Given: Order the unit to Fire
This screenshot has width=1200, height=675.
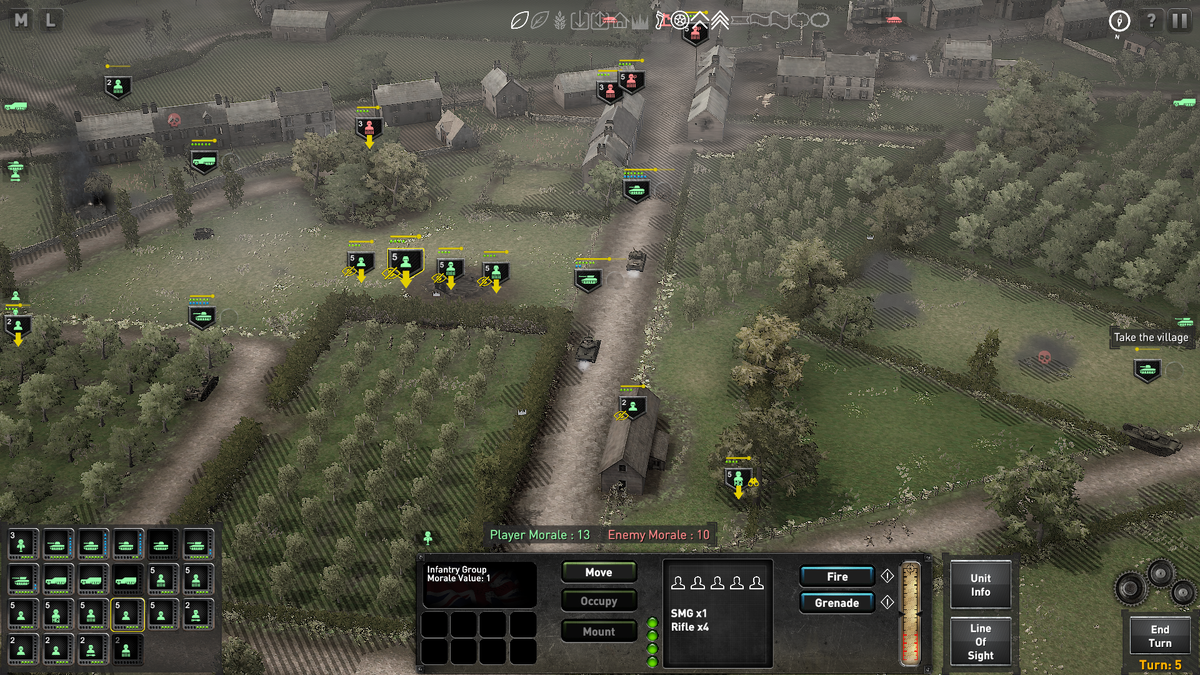Looking at the screenshot, I should 837,577.
